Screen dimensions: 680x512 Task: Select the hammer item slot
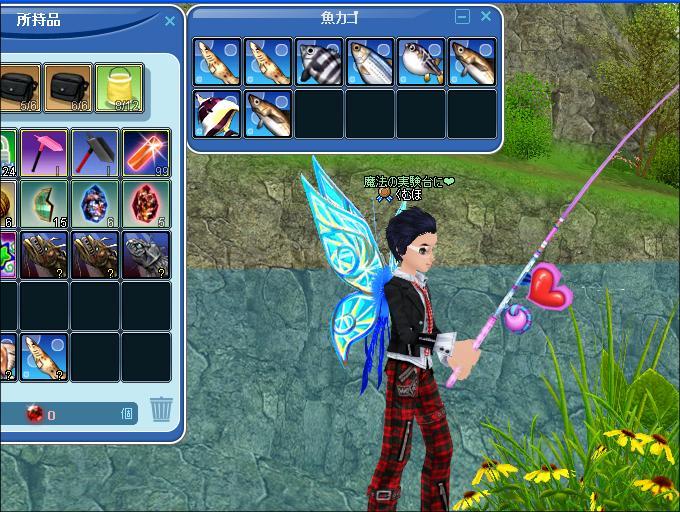click(95, 153)
